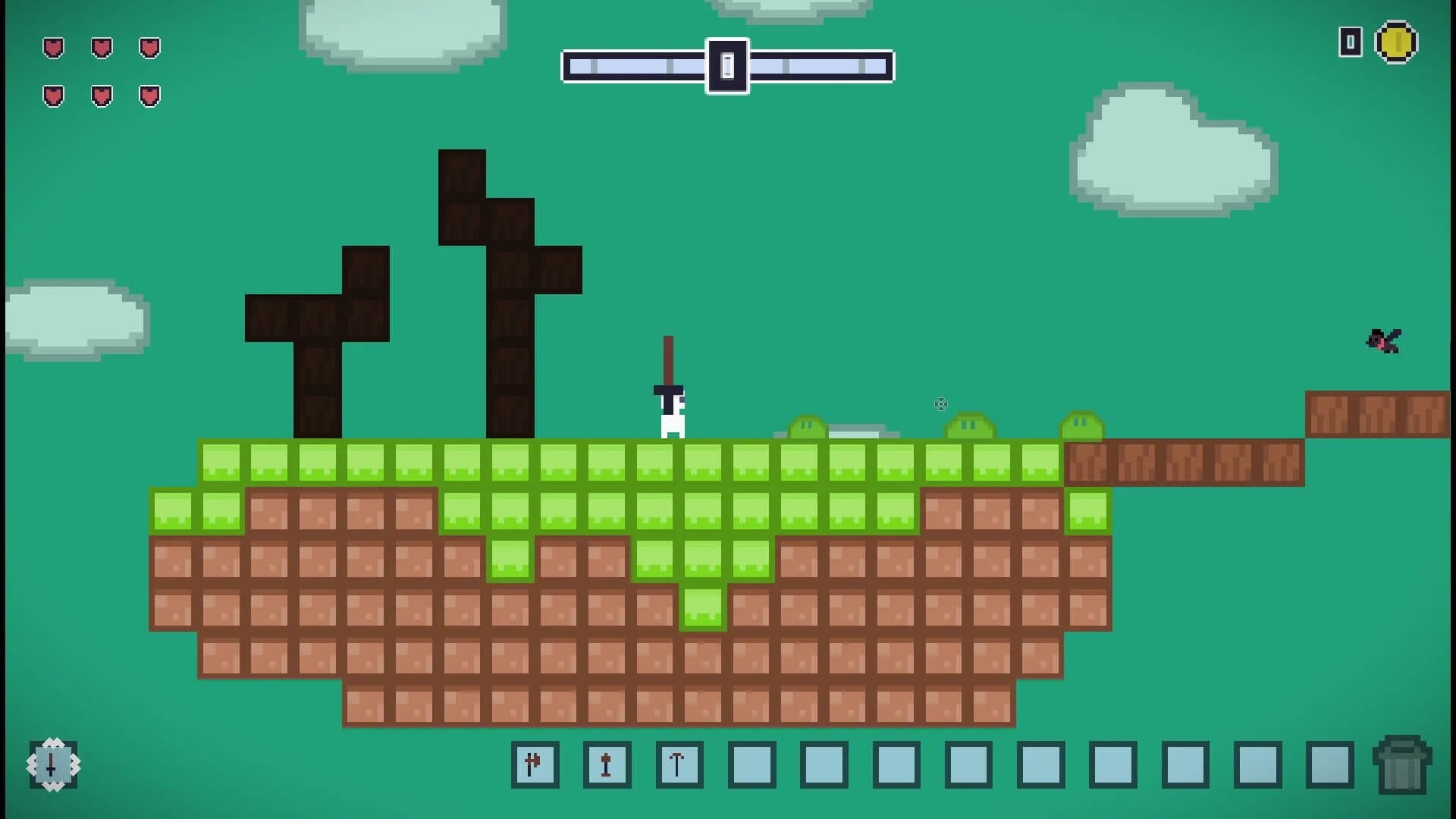This screenshot has width=1456, height=819.
Task: Click the first heart in the health display
Action: coord(52,49)
